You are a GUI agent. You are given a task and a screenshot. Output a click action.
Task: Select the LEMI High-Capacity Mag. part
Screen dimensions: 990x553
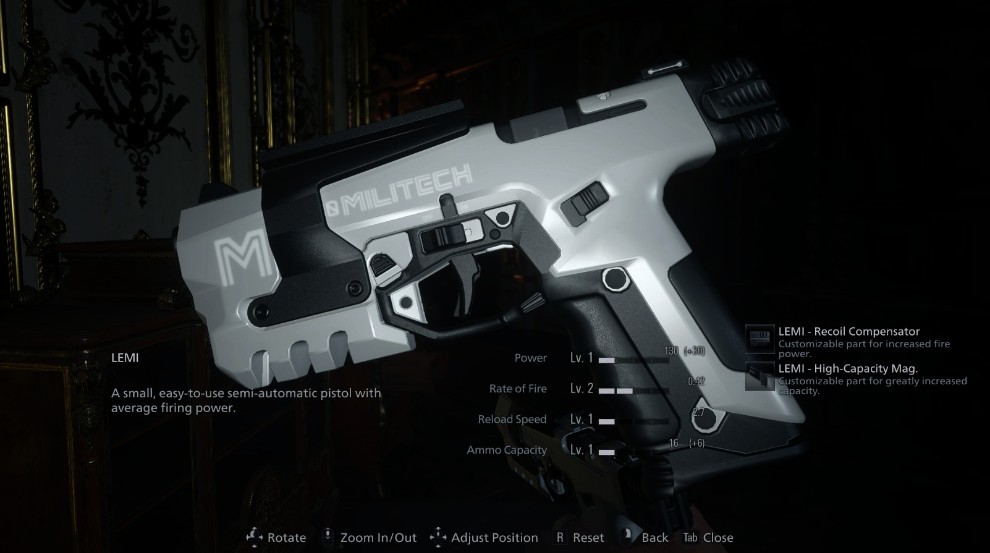(x=848, y=369)
